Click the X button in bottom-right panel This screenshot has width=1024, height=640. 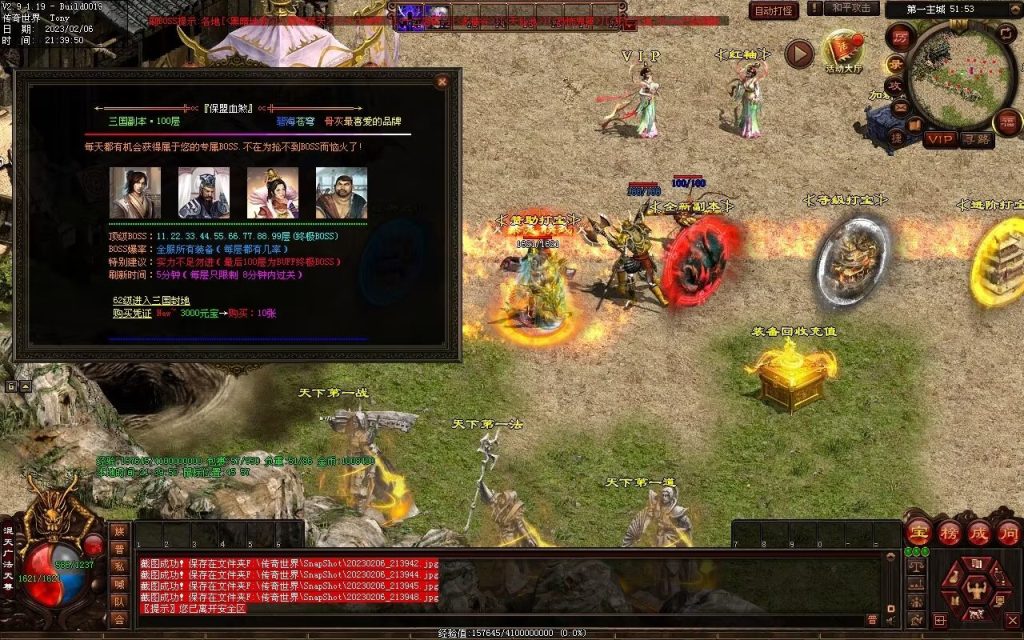pos(1011,621)
